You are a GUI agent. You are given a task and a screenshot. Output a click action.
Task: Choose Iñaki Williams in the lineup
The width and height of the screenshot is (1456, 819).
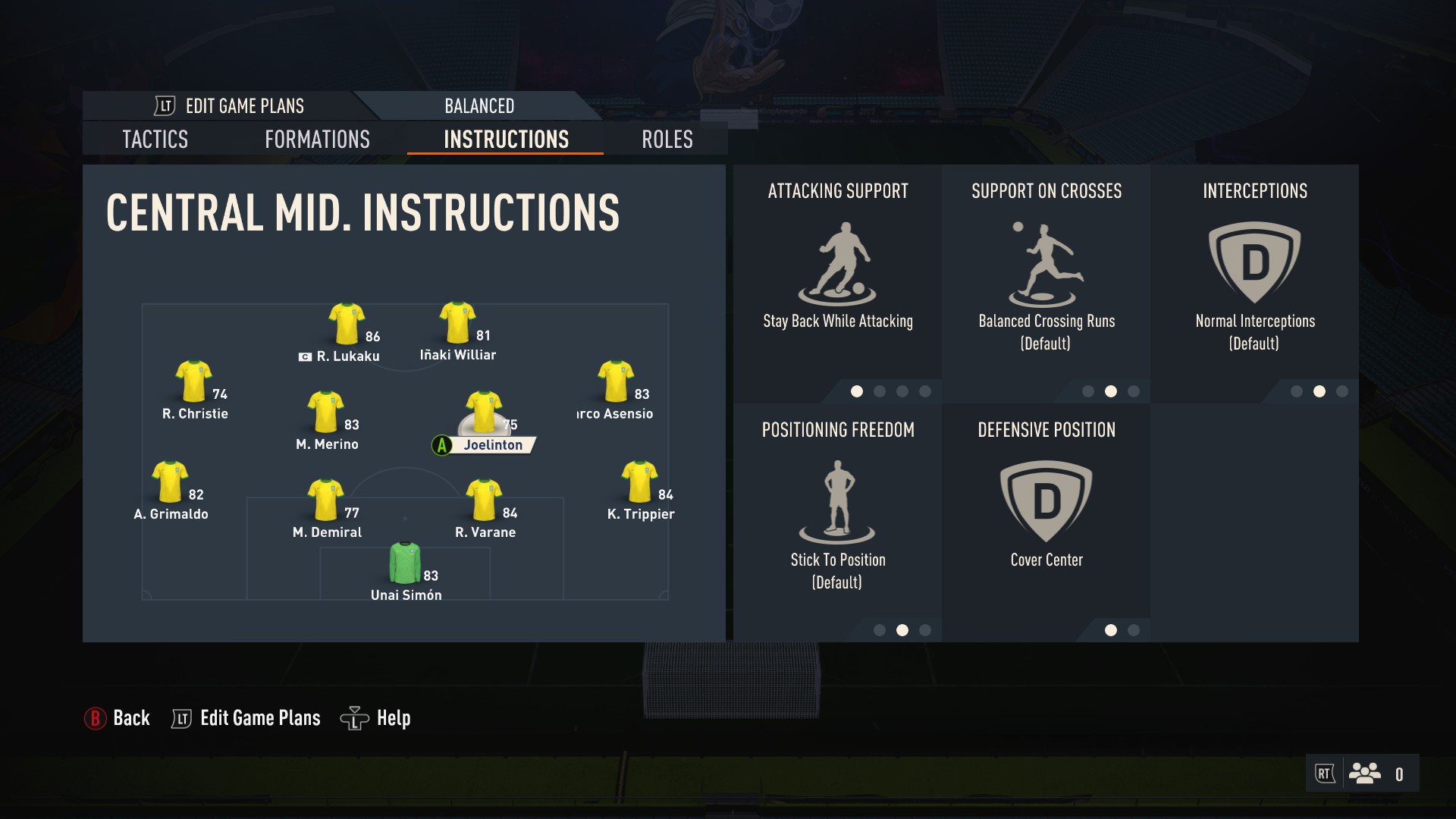(457, 323)
